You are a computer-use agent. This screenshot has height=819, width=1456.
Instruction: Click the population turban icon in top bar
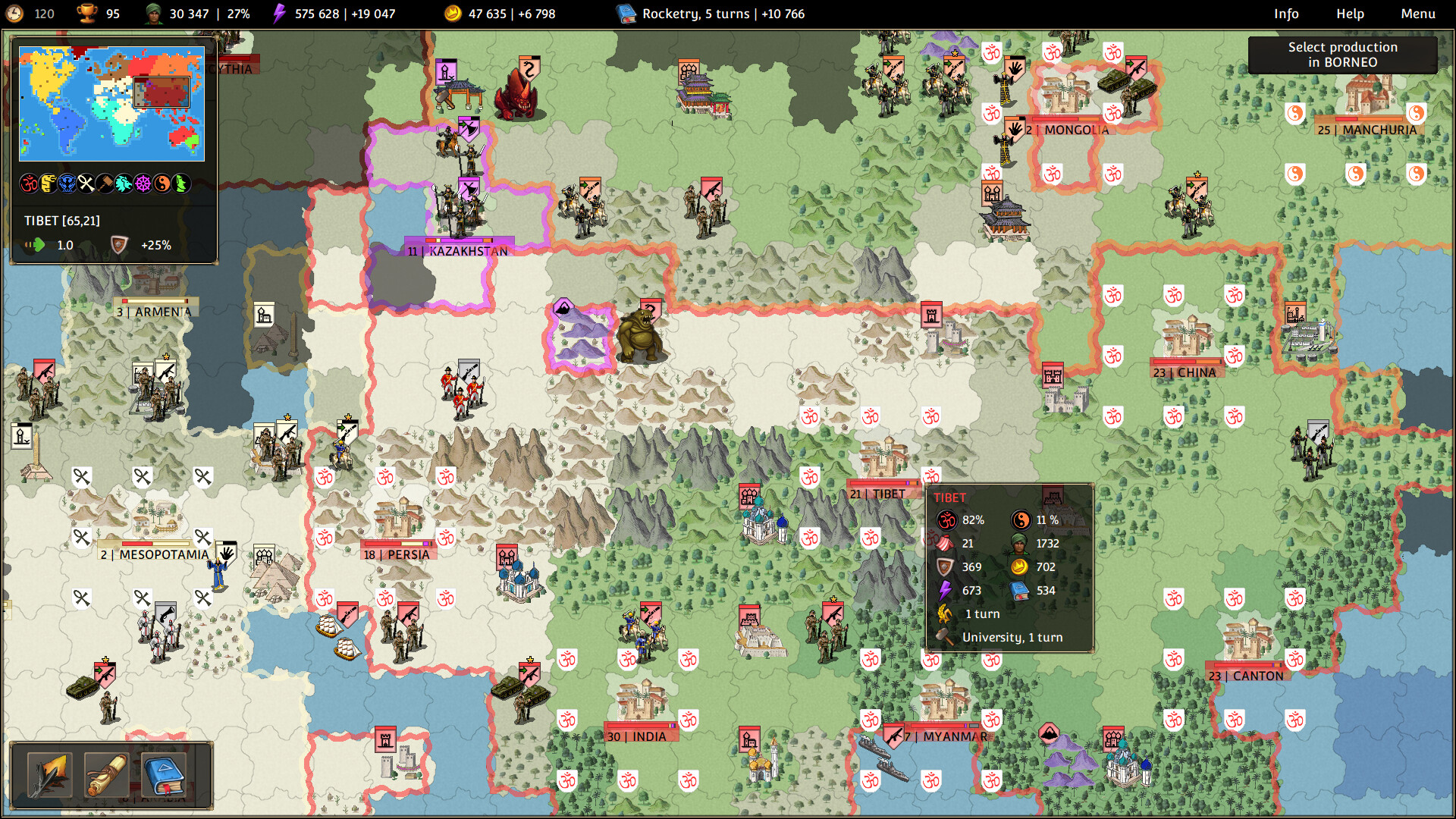coord(152,13)
